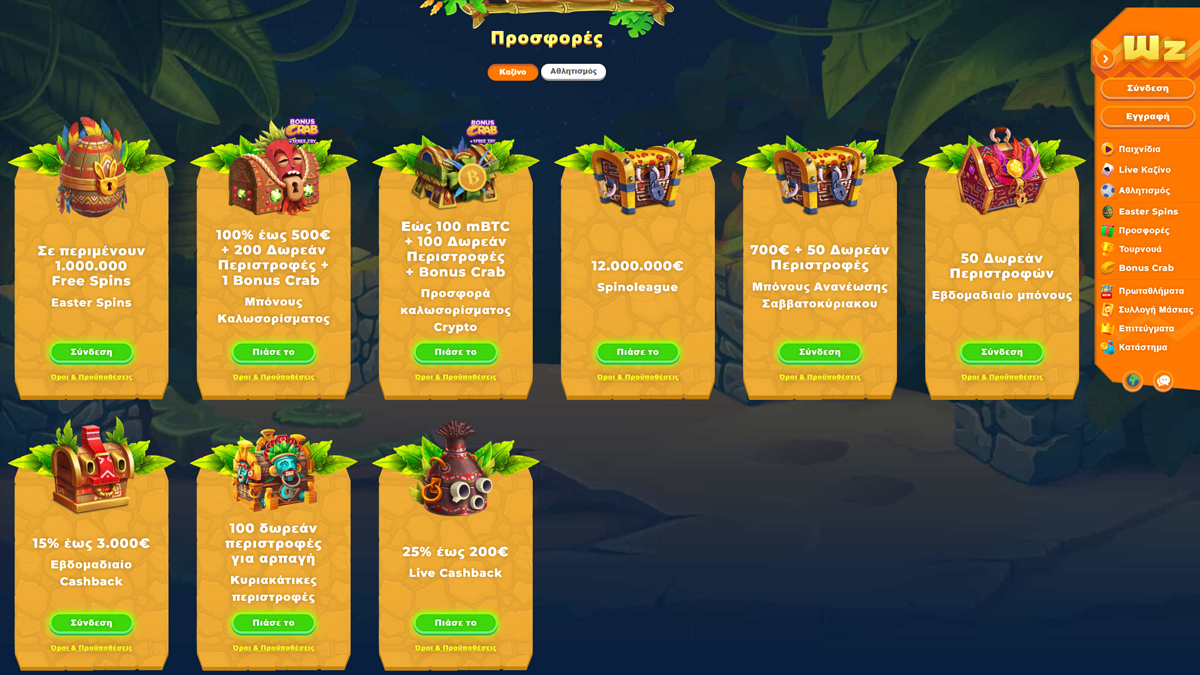The image size is (1200, 675).
Task: Claim the Spinoleague 12.000.000€ offer
Action: tap(637, 352)
